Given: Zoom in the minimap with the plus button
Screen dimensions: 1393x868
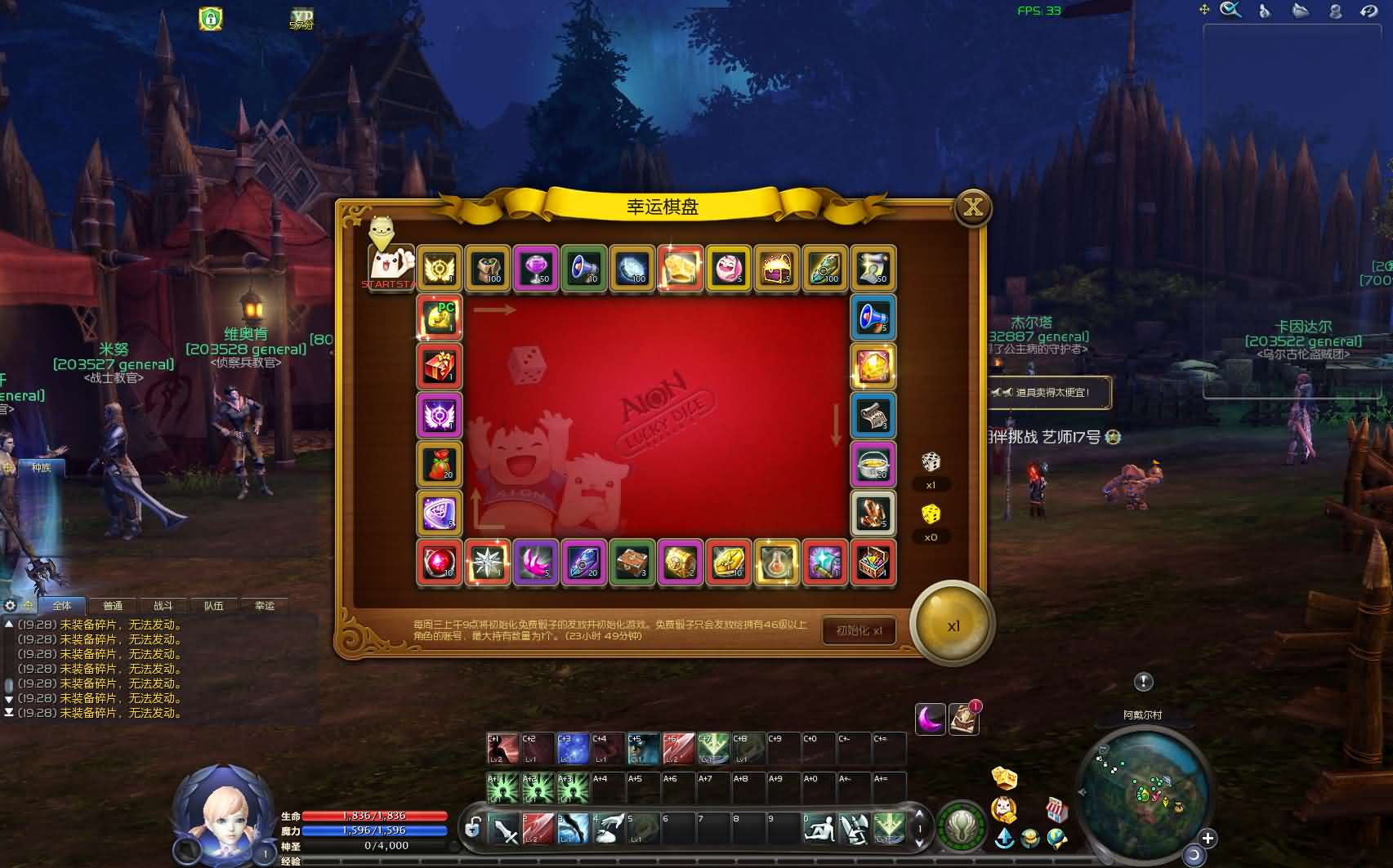Looking at the screenshot, I should (x=1208, y=838).
